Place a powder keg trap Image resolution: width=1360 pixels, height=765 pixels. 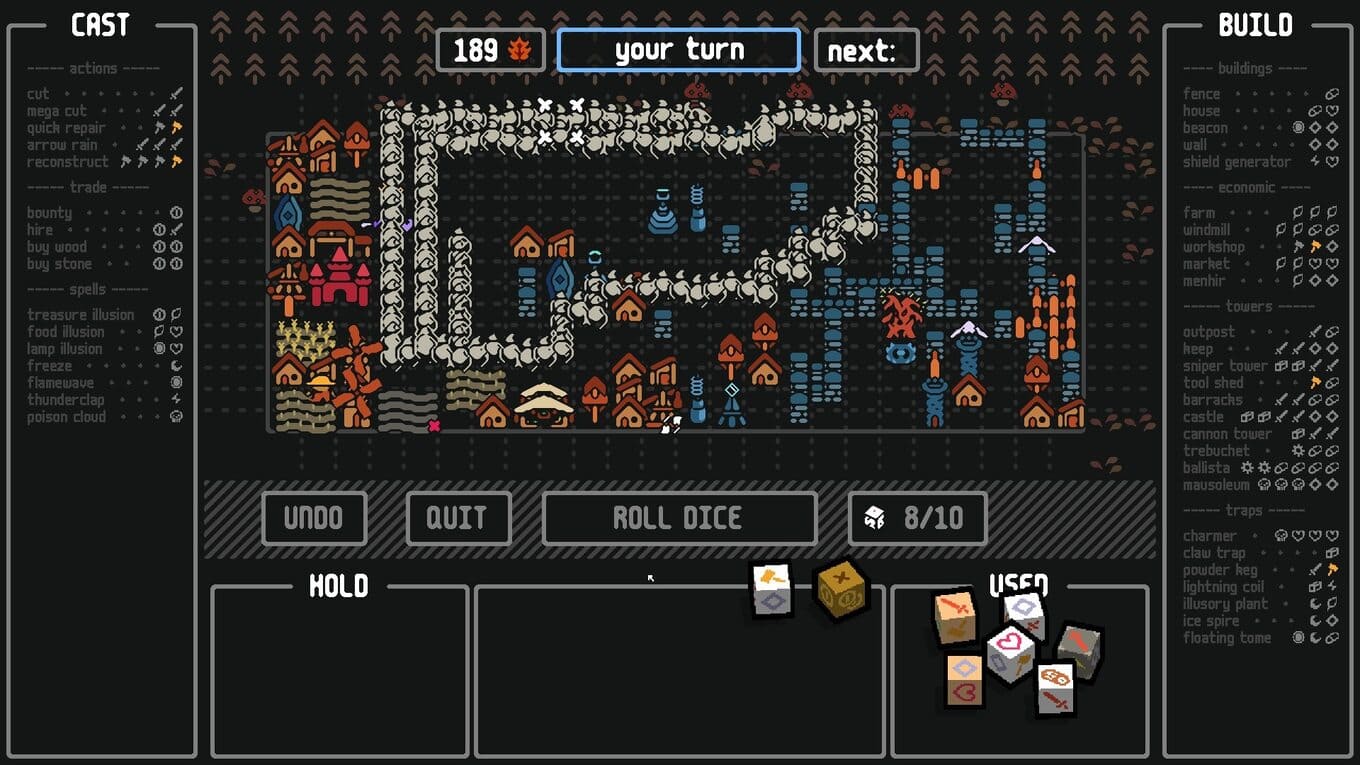tap(1220, 570)
